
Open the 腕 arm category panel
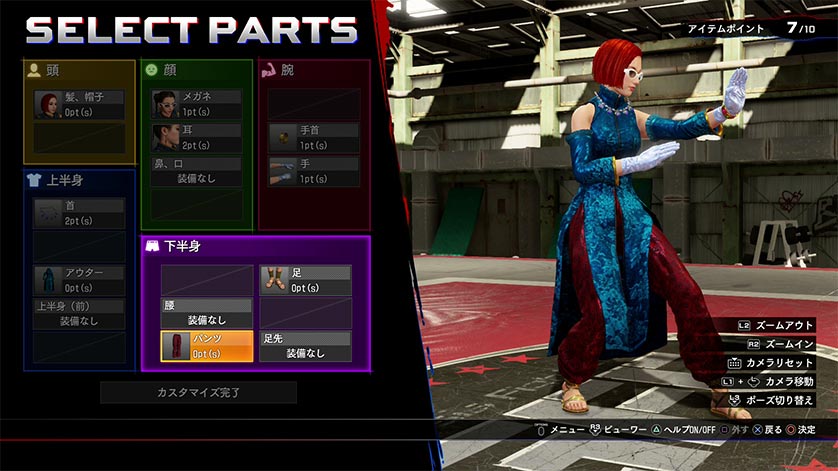[x=313, y=70]
